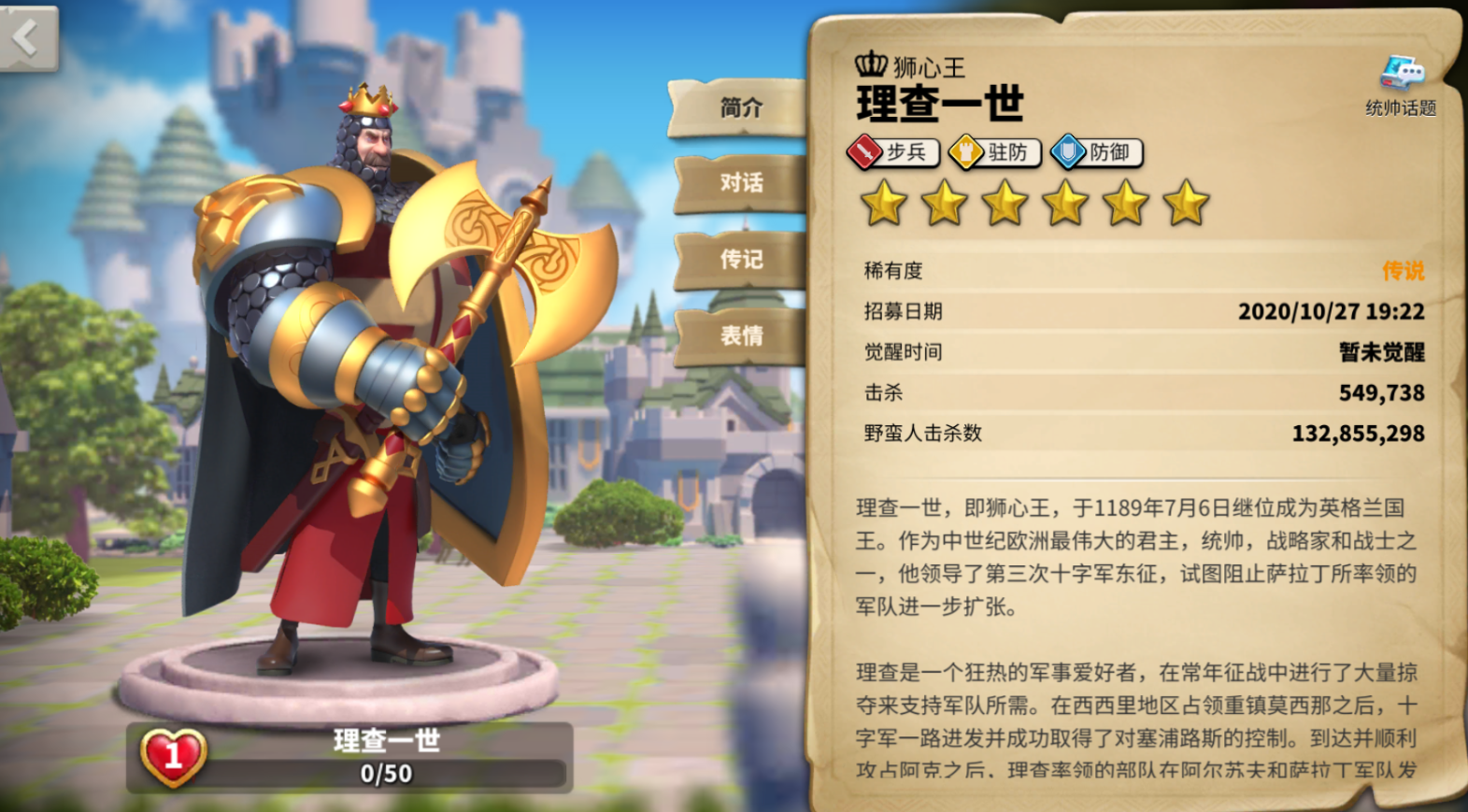Viewport: 1468px width, 812px height.
Task: Tap the 步兵 infantry tag
Action: click(x=892, y=152)
